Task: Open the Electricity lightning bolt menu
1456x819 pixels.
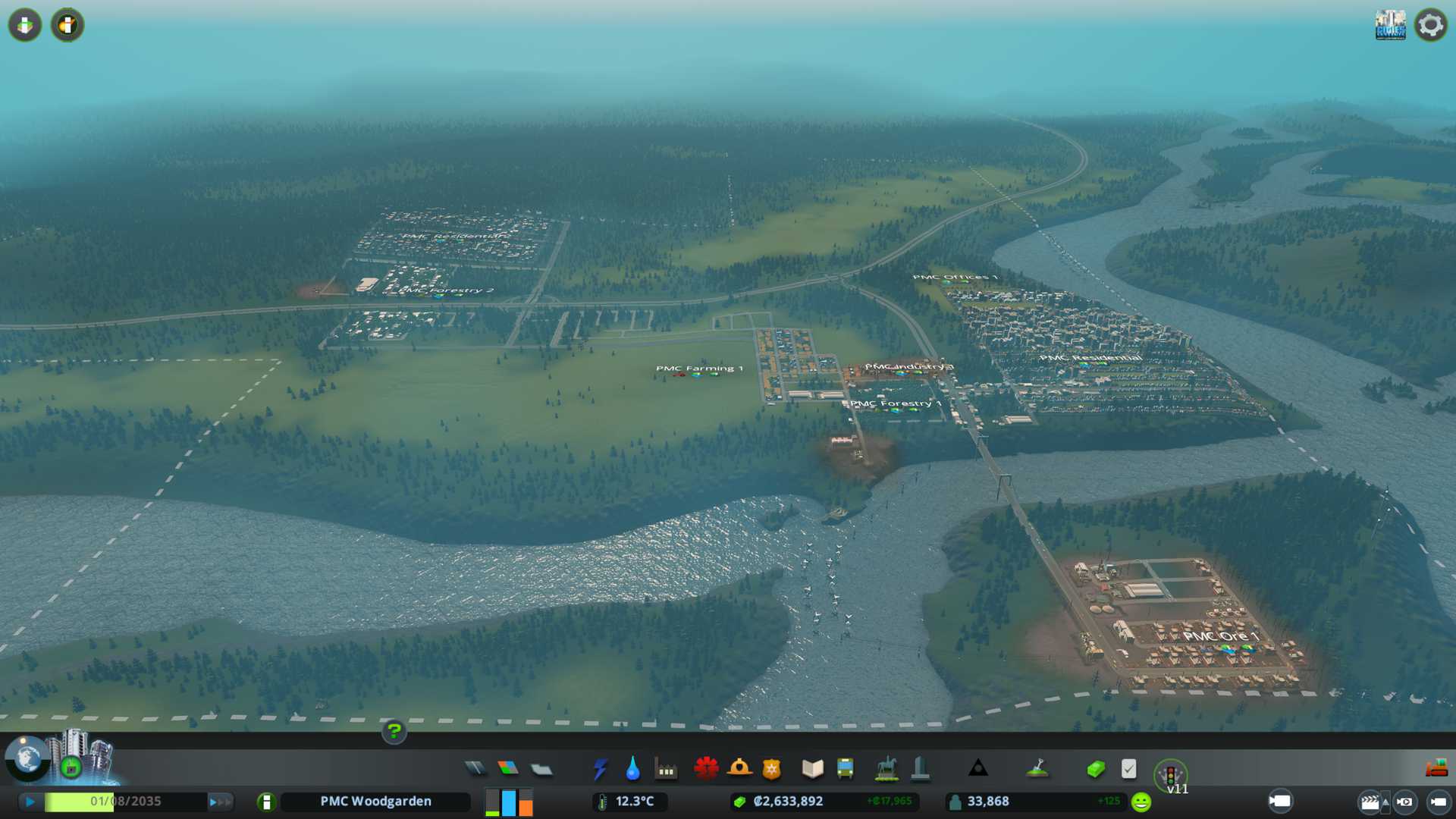Action: 600,769
